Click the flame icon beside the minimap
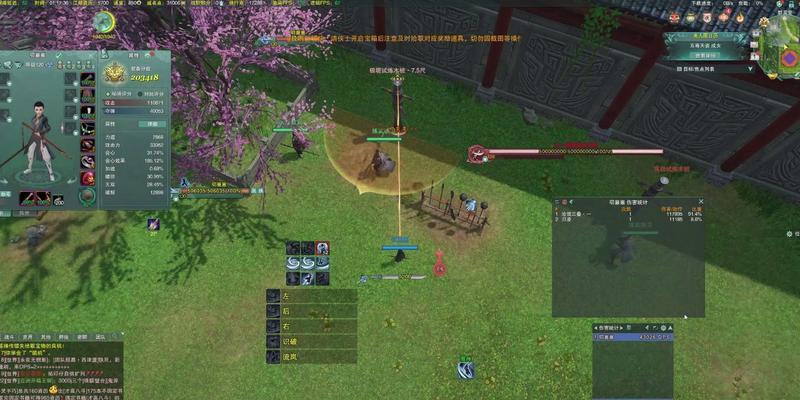Image resolution: width=800 pixels, height=400 pixels. tap(738, 18)
